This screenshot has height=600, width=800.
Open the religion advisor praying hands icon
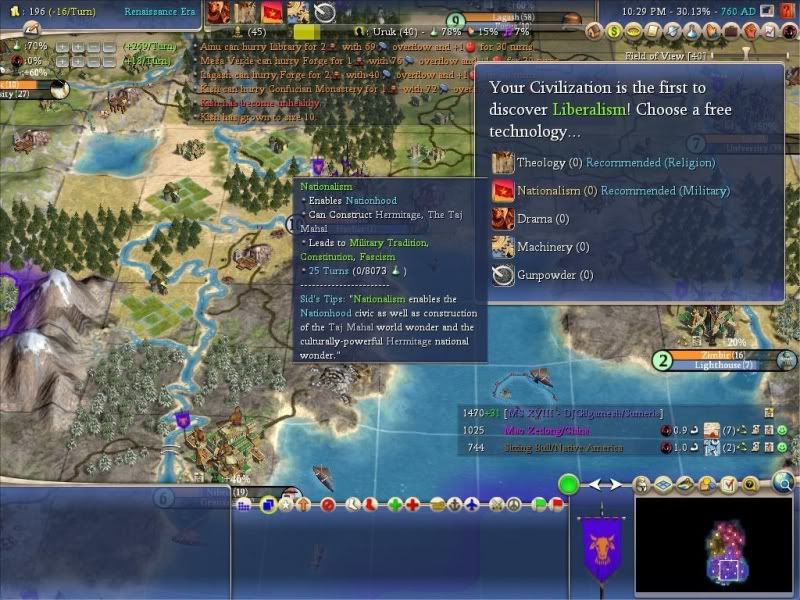710,31
